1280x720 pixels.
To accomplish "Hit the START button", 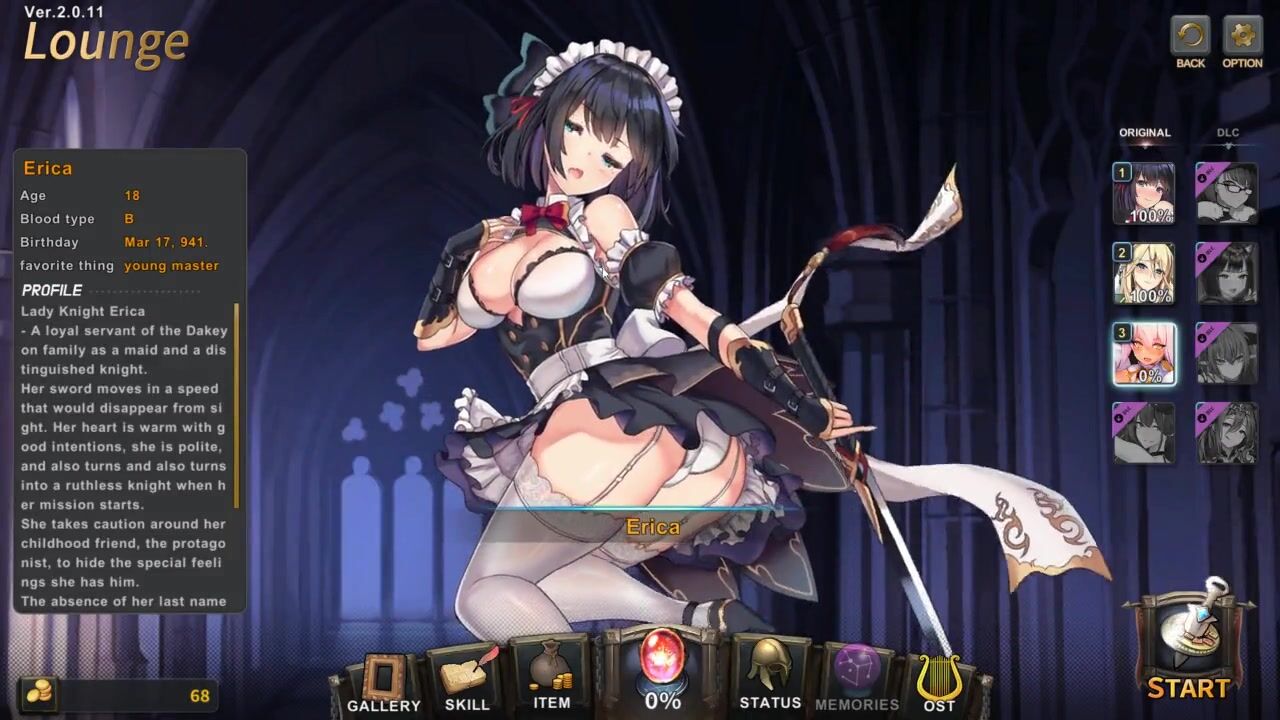I will click(x=1188, y=645).
